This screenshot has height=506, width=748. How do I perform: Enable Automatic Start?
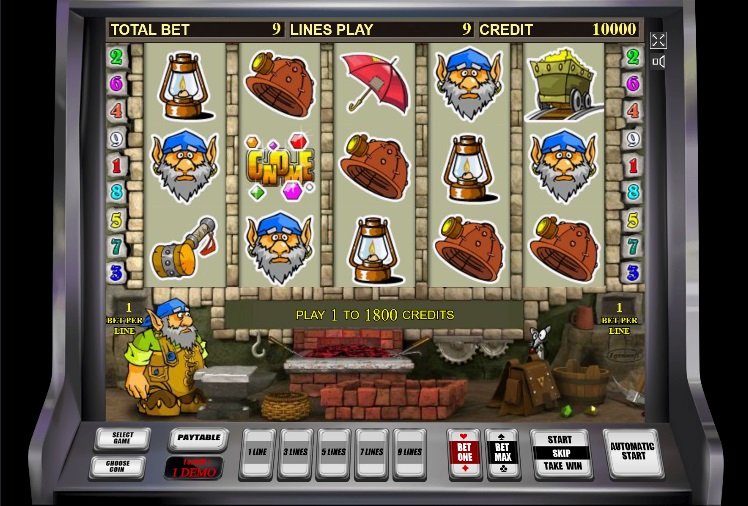(632, 453)
